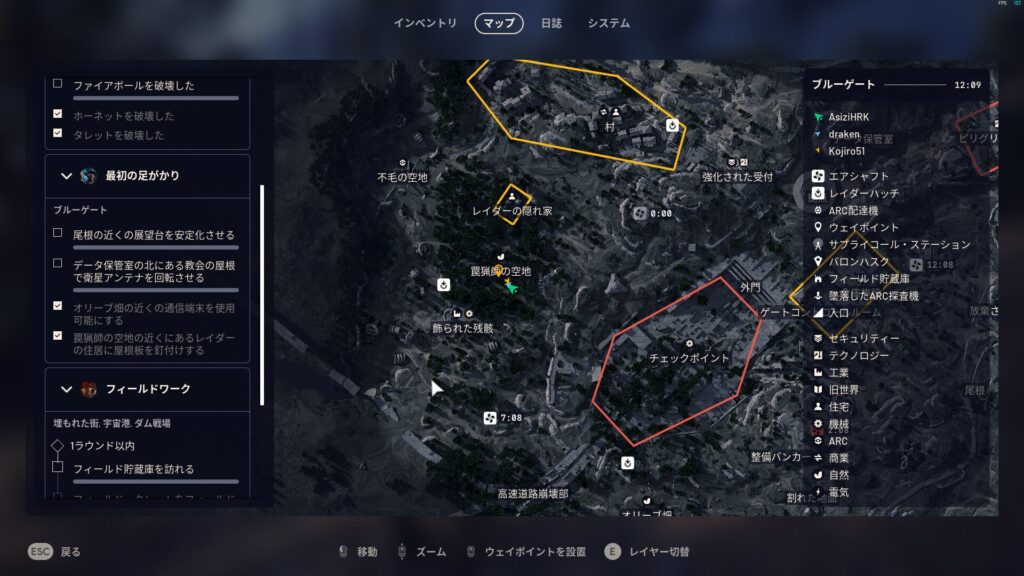
Task: Switch to the インベントリ tab
Action: (x=425, y=23)
